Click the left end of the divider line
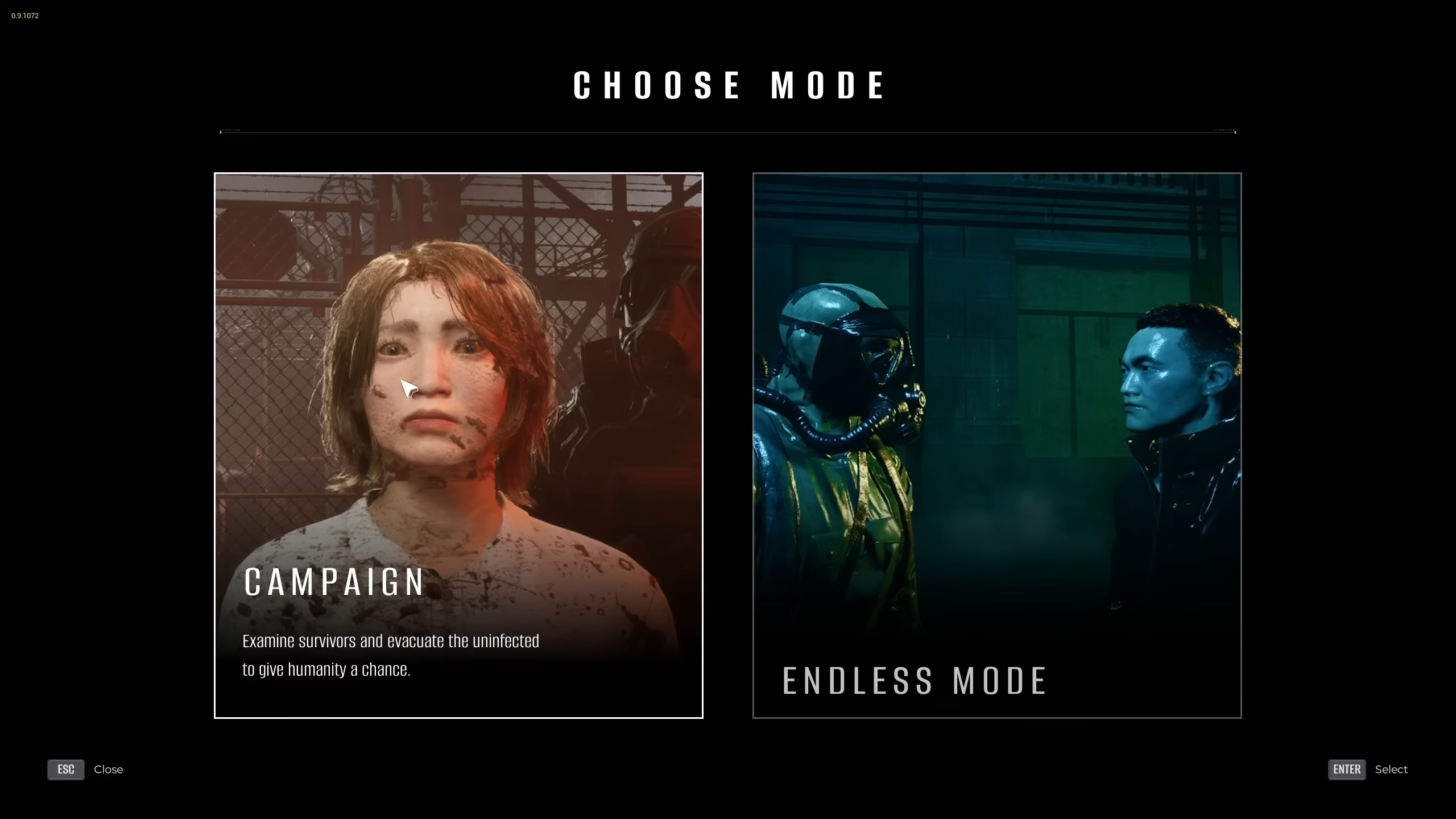 pyautogui.click(x=222, y=132)
